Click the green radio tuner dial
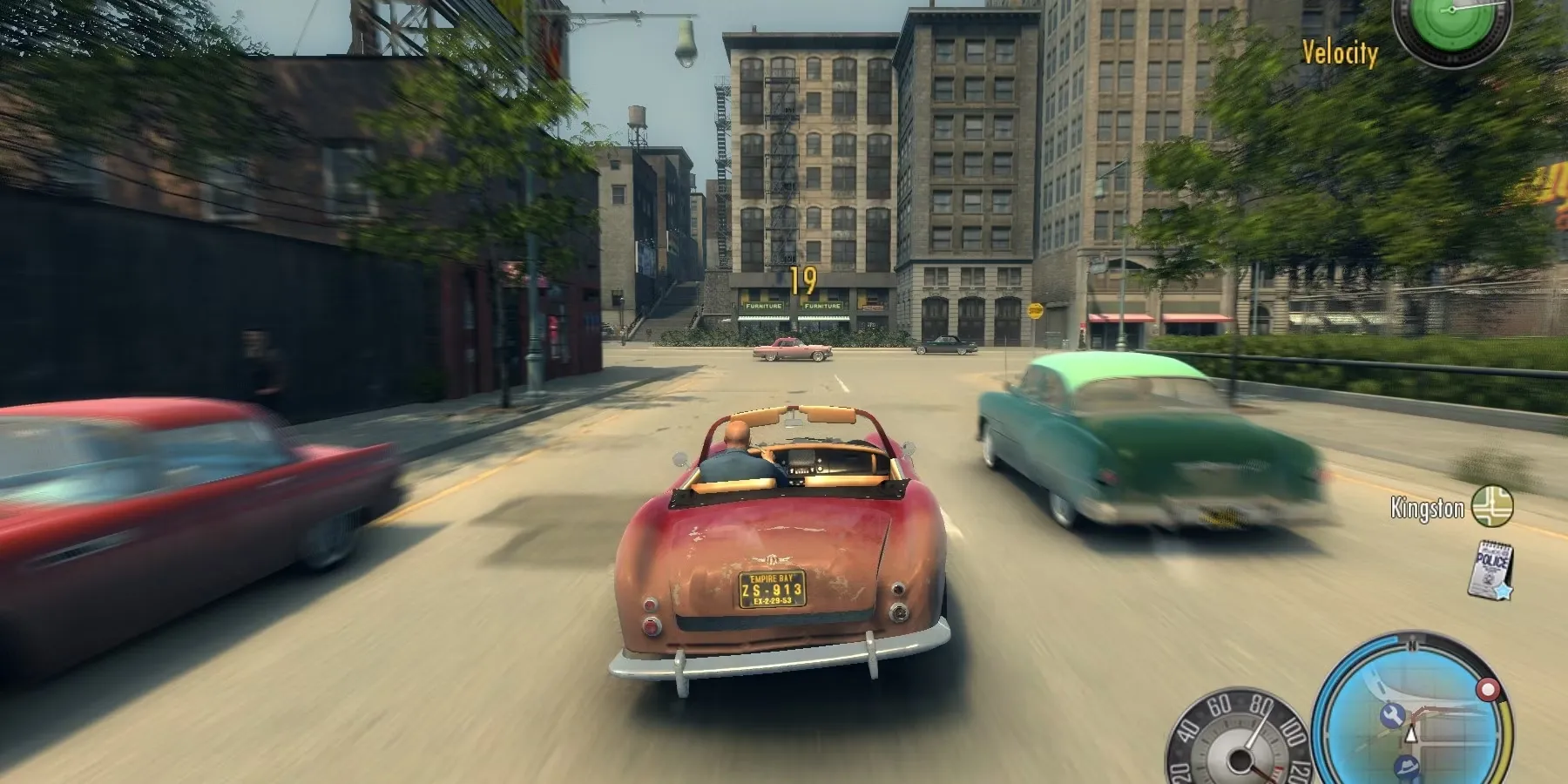The height and width of the screenshot is (784, 1568). [x=1450, y=19]
